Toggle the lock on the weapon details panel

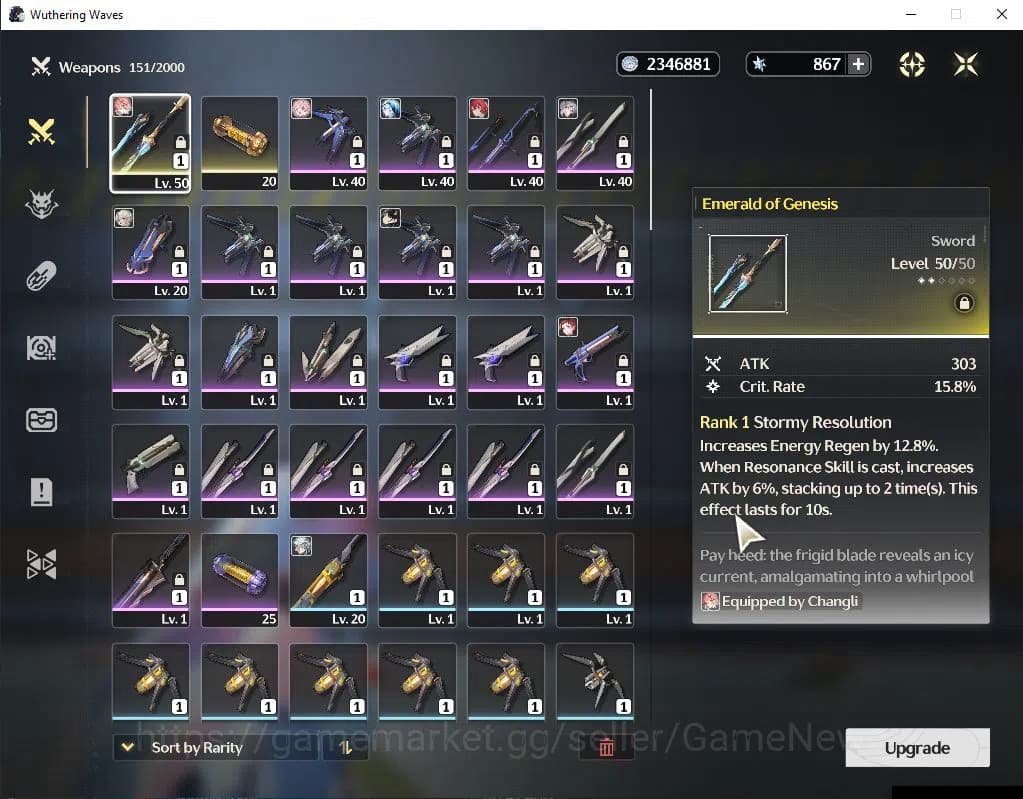pyautogui.click(x=964, y=303)
